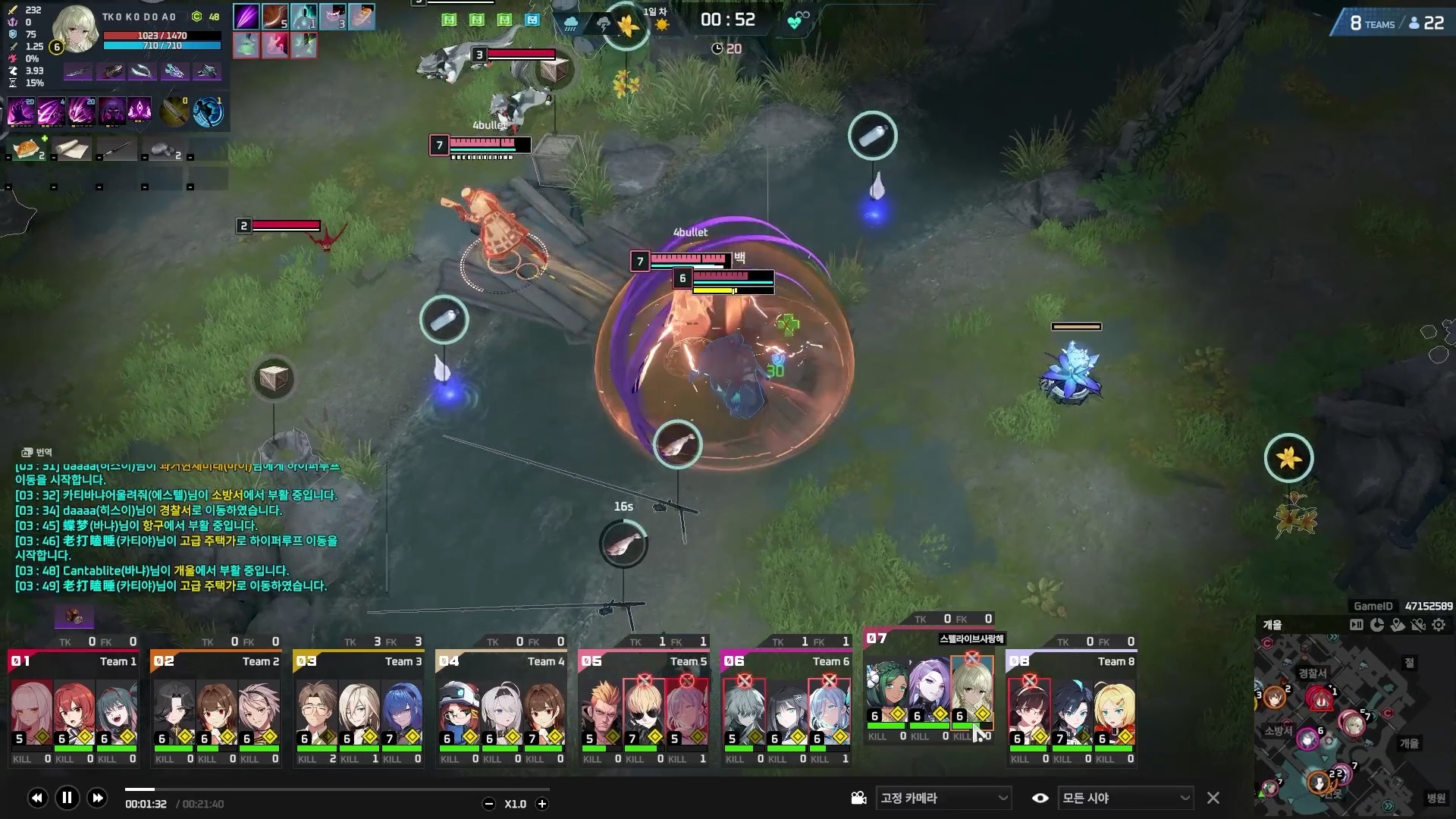Fast-forward the replay
The width and height of the screenshot is (1456, 819).
[x=97, y=797]
